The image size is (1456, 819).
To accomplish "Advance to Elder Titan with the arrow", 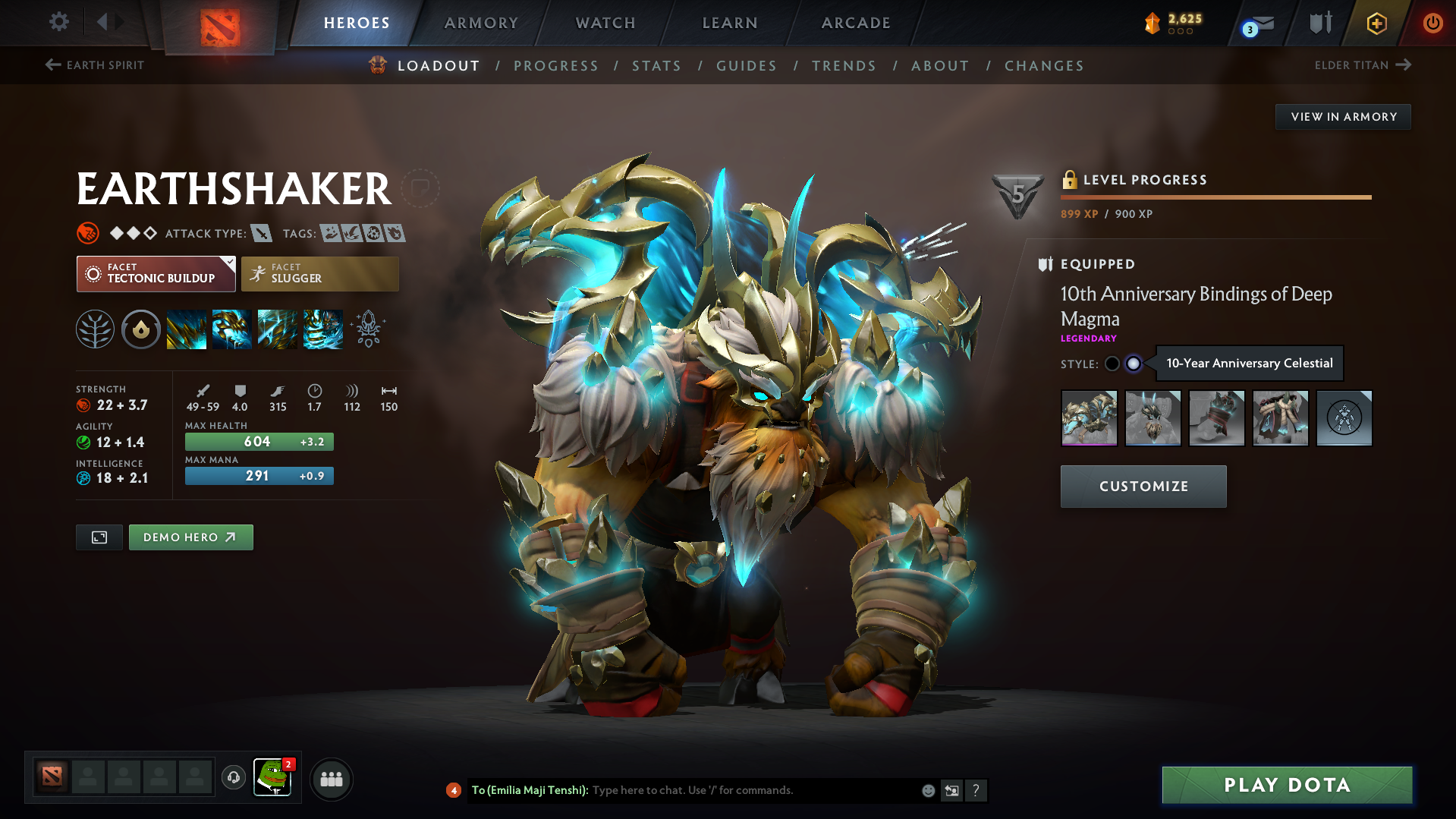I will (x=1405, y=65).
